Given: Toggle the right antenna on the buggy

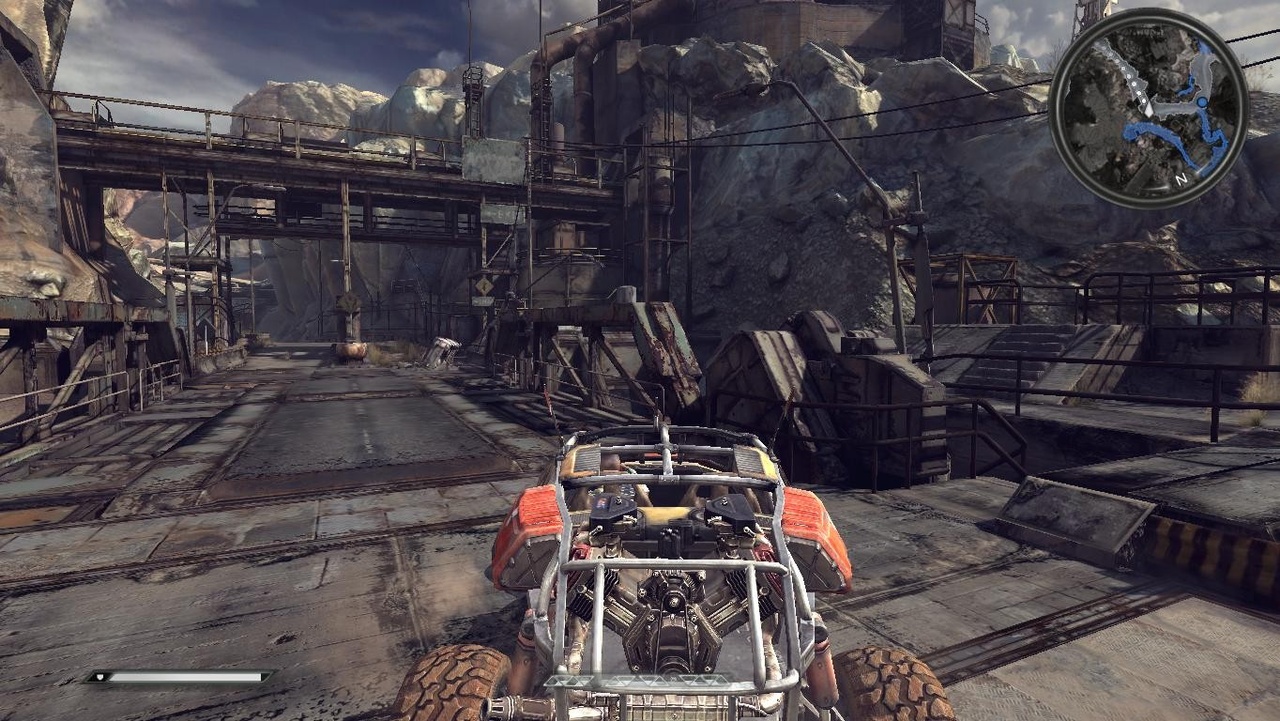Looking at the screenshot, I should pyautogui.click(x=788, y=407).
